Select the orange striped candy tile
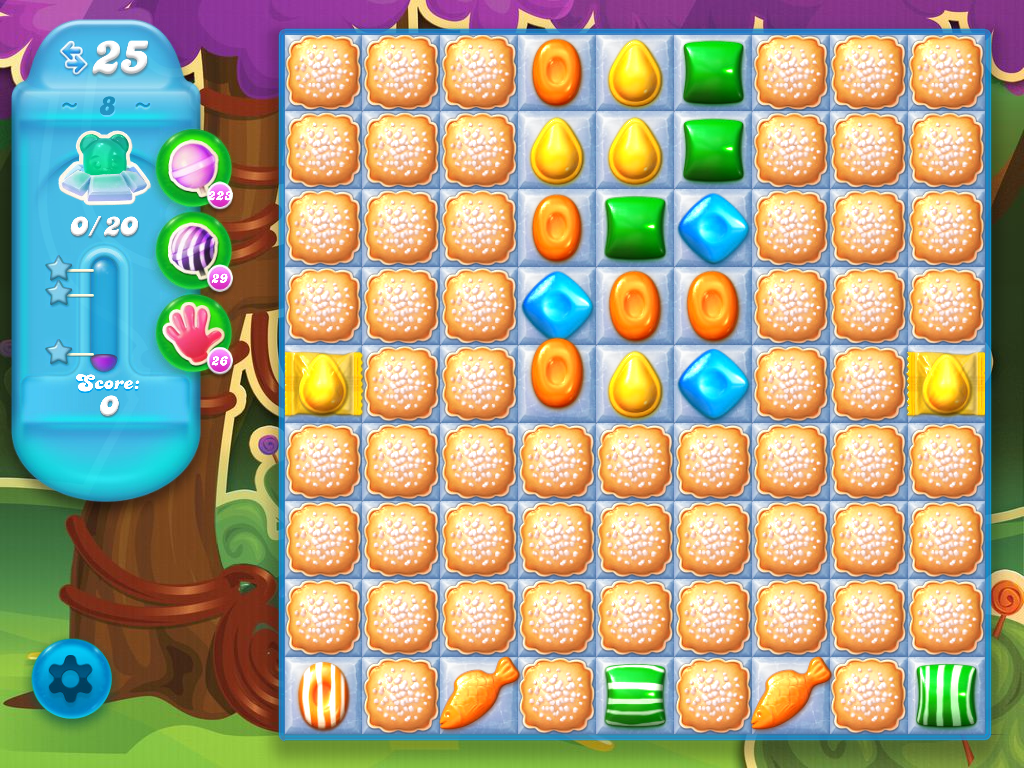The width and height of the screenshot is (1024, 768). [x=323, y=694]
